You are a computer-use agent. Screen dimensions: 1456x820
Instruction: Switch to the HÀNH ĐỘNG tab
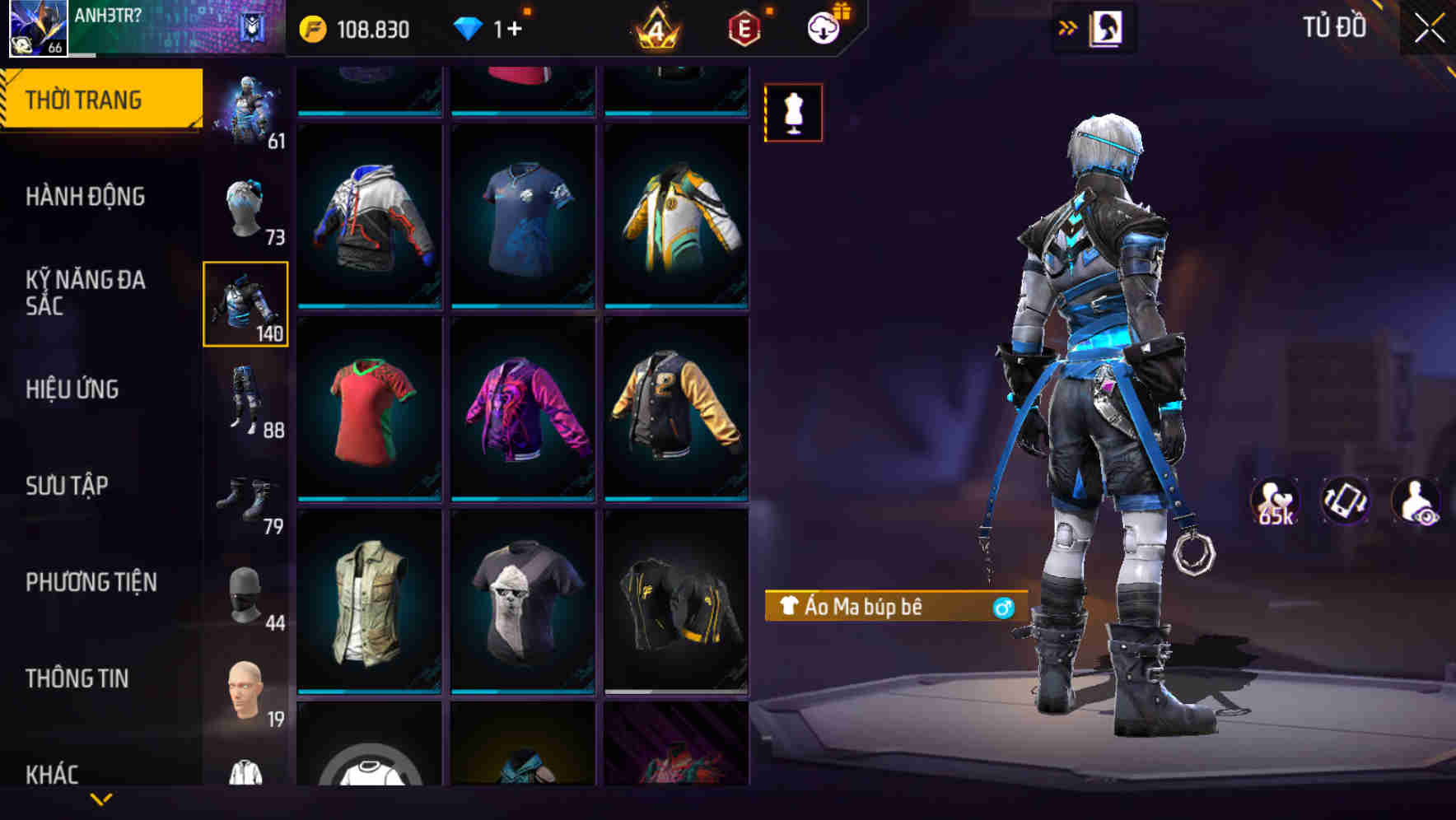tap(86, 197)
